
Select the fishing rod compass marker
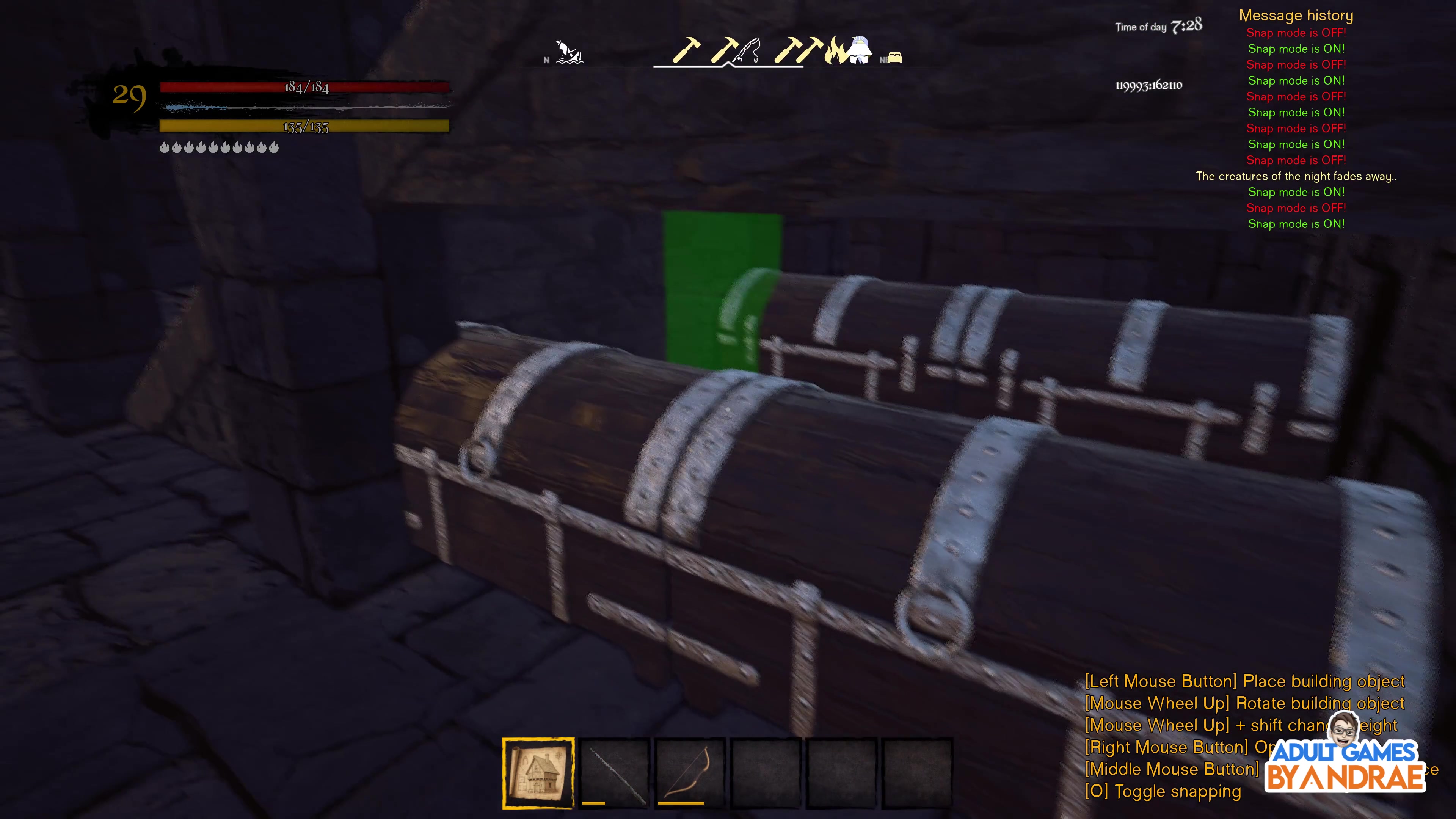[748, 51]
